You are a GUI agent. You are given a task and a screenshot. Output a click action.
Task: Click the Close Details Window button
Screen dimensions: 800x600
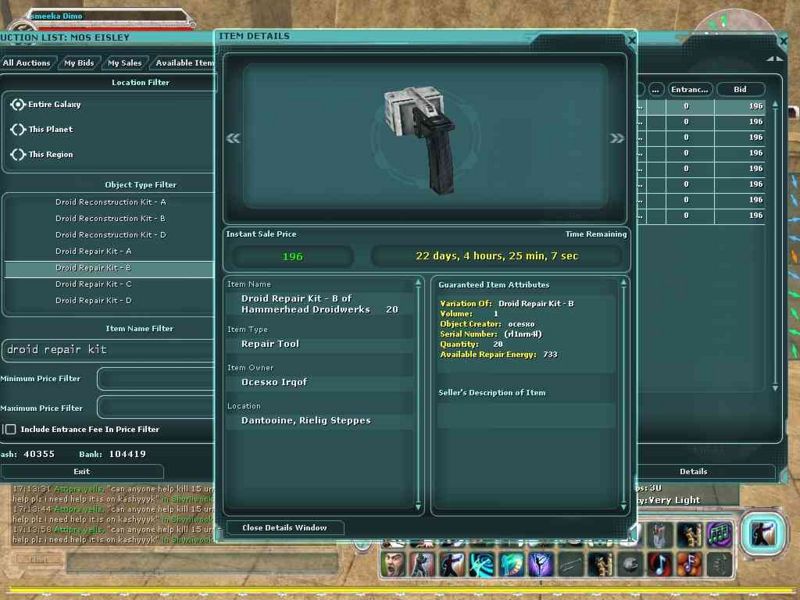(x=285, y=527)
